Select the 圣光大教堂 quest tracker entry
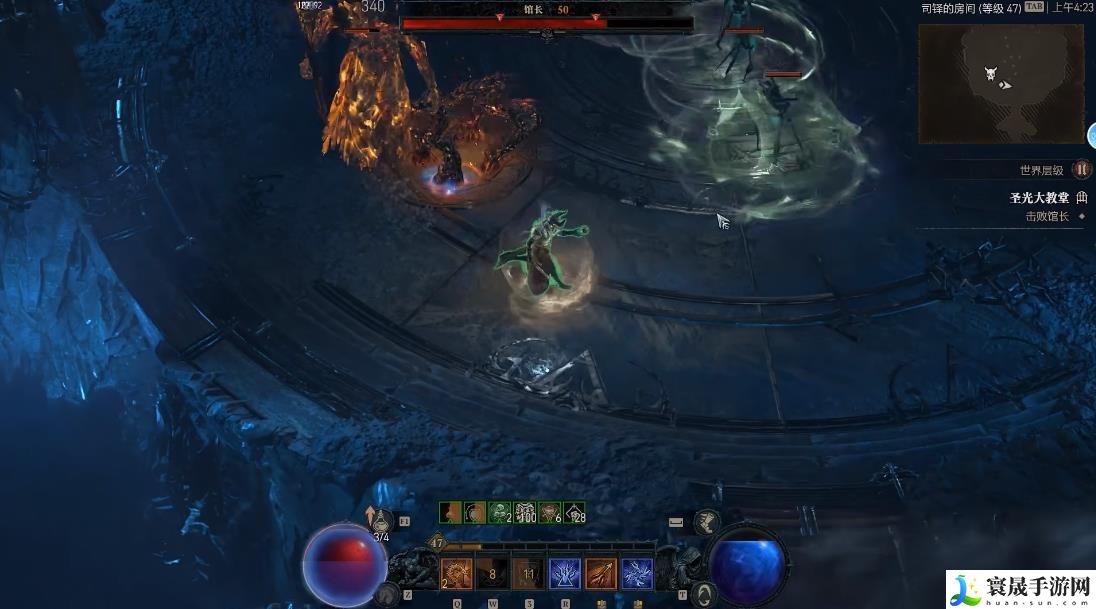Viewport: 1096px width, 609px height. point(1038,198)
